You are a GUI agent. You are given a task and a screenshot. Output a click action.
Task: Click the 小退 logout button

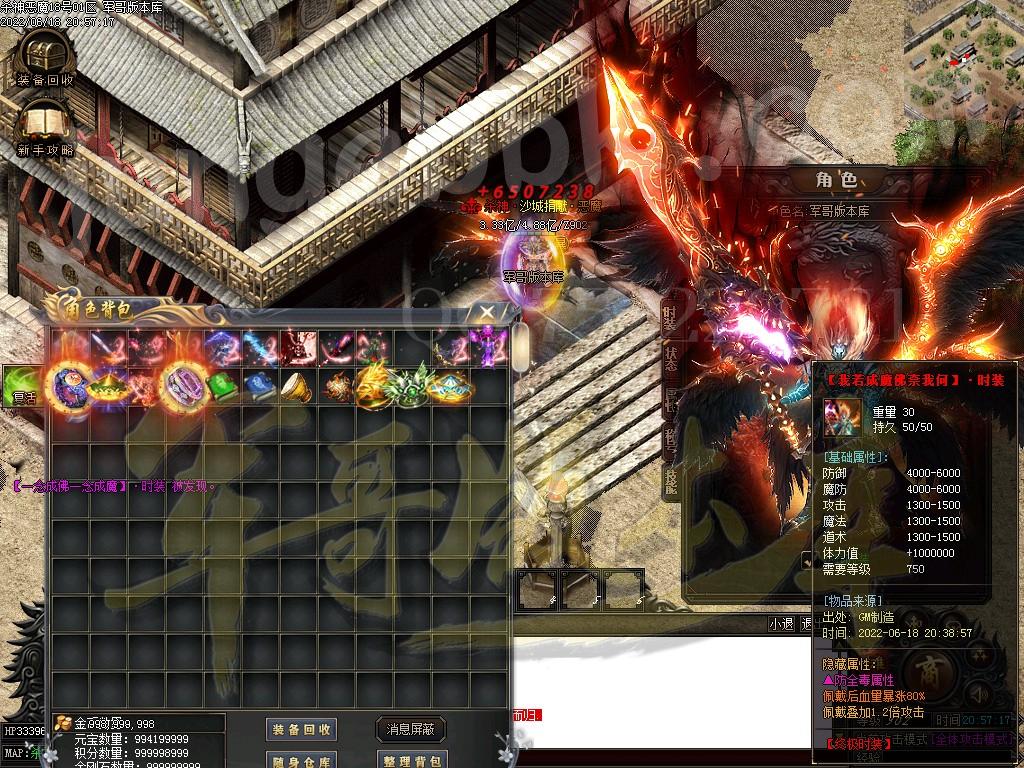pyautogui.click(x=780, y=623)
